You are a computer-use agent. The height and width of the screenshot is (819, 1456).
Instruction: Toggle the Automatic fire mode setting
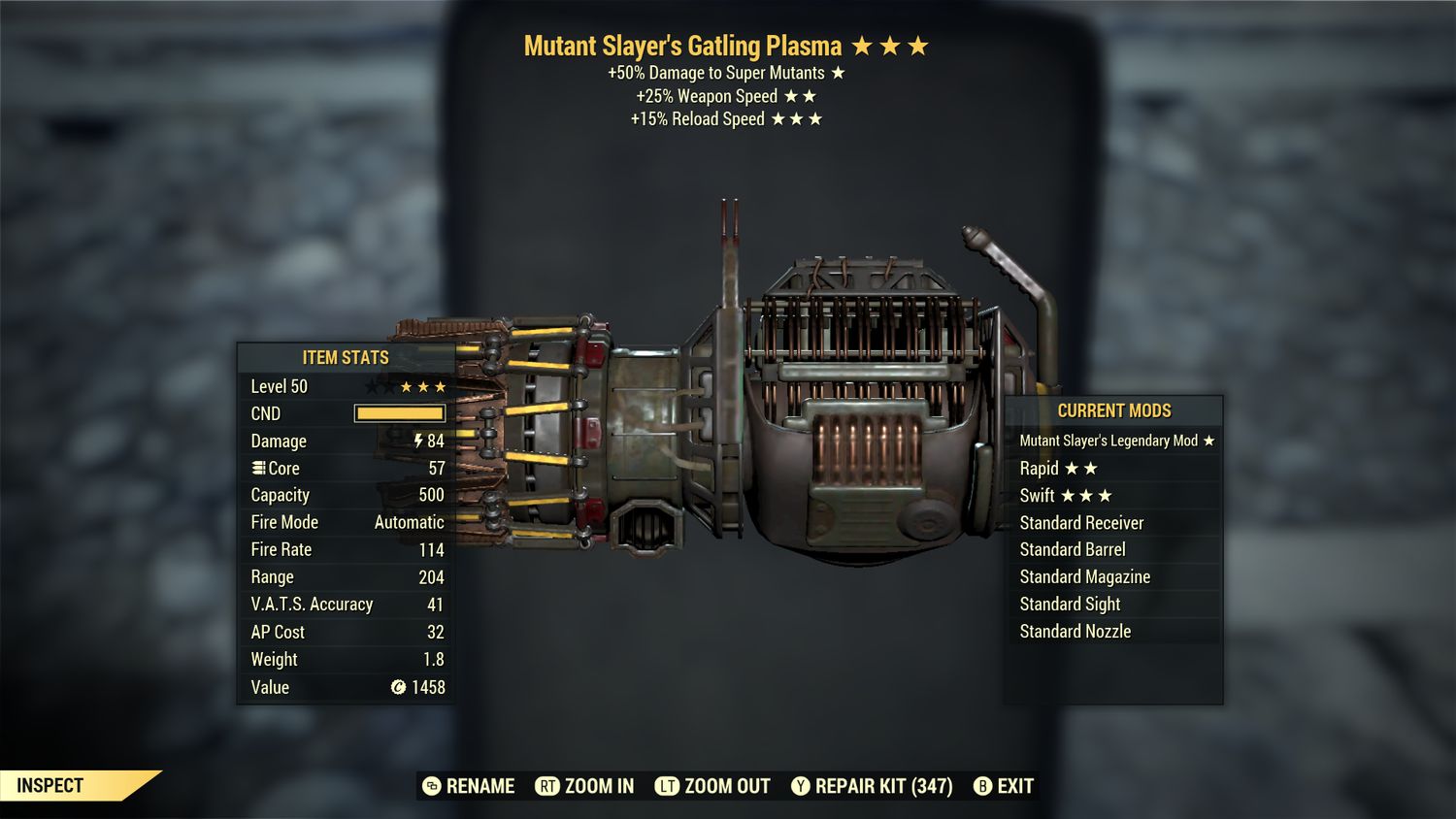tap(410, 522)
